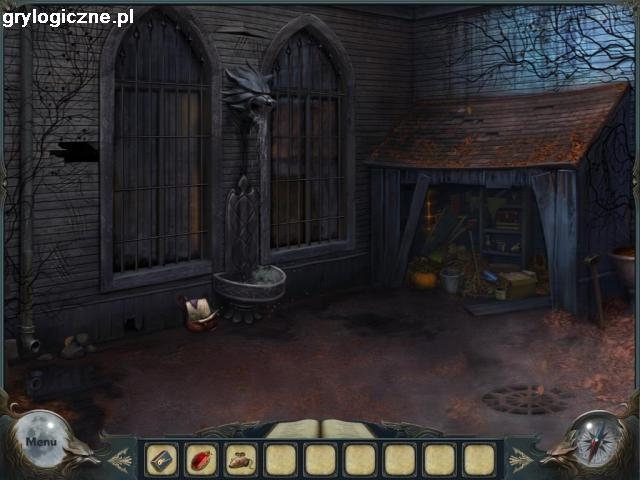The image size is (640, 480).
Task: Open the journal book
Action: [320, 429]
